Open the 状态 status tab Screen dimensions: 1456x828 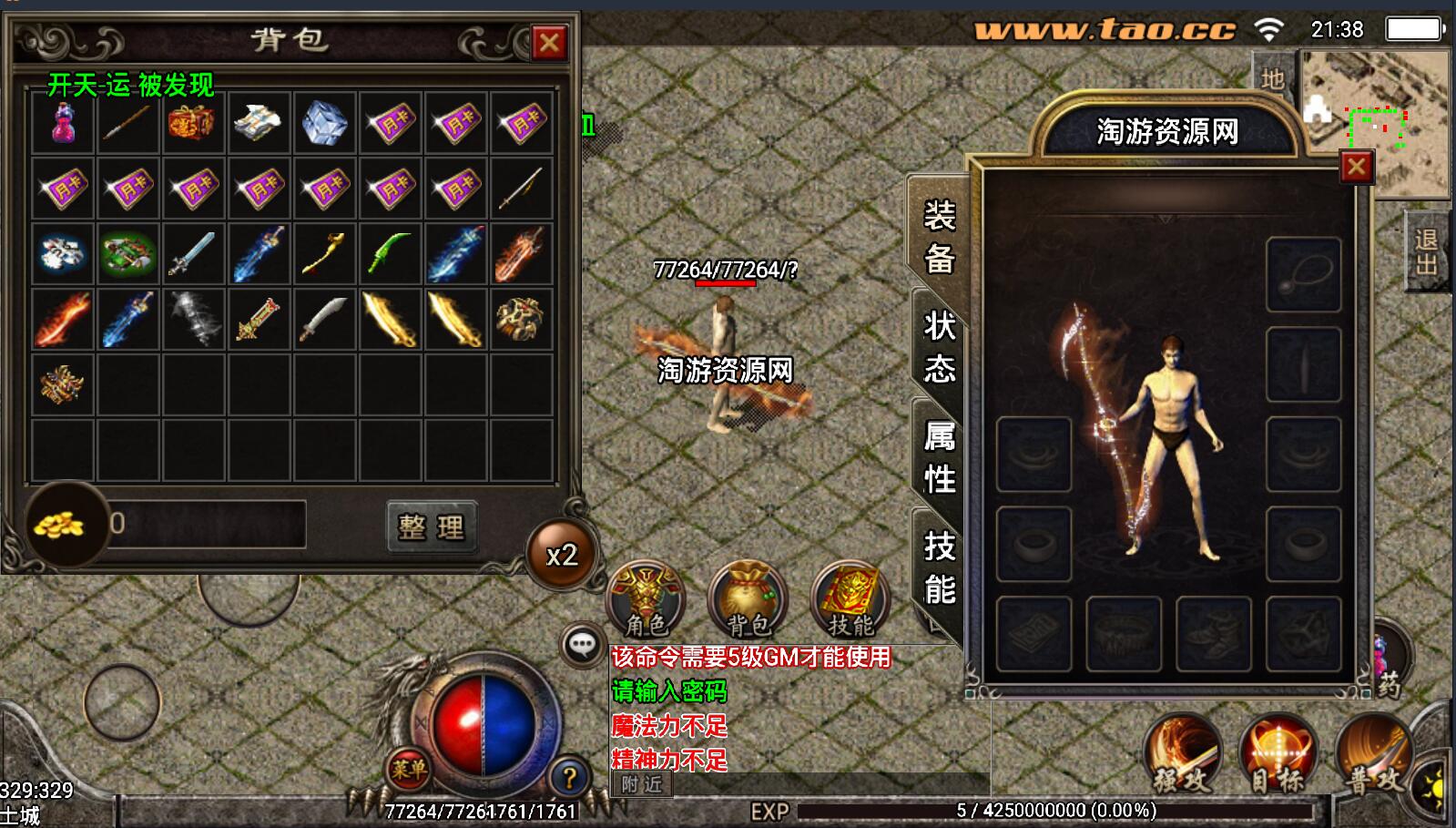coord(939,346)
